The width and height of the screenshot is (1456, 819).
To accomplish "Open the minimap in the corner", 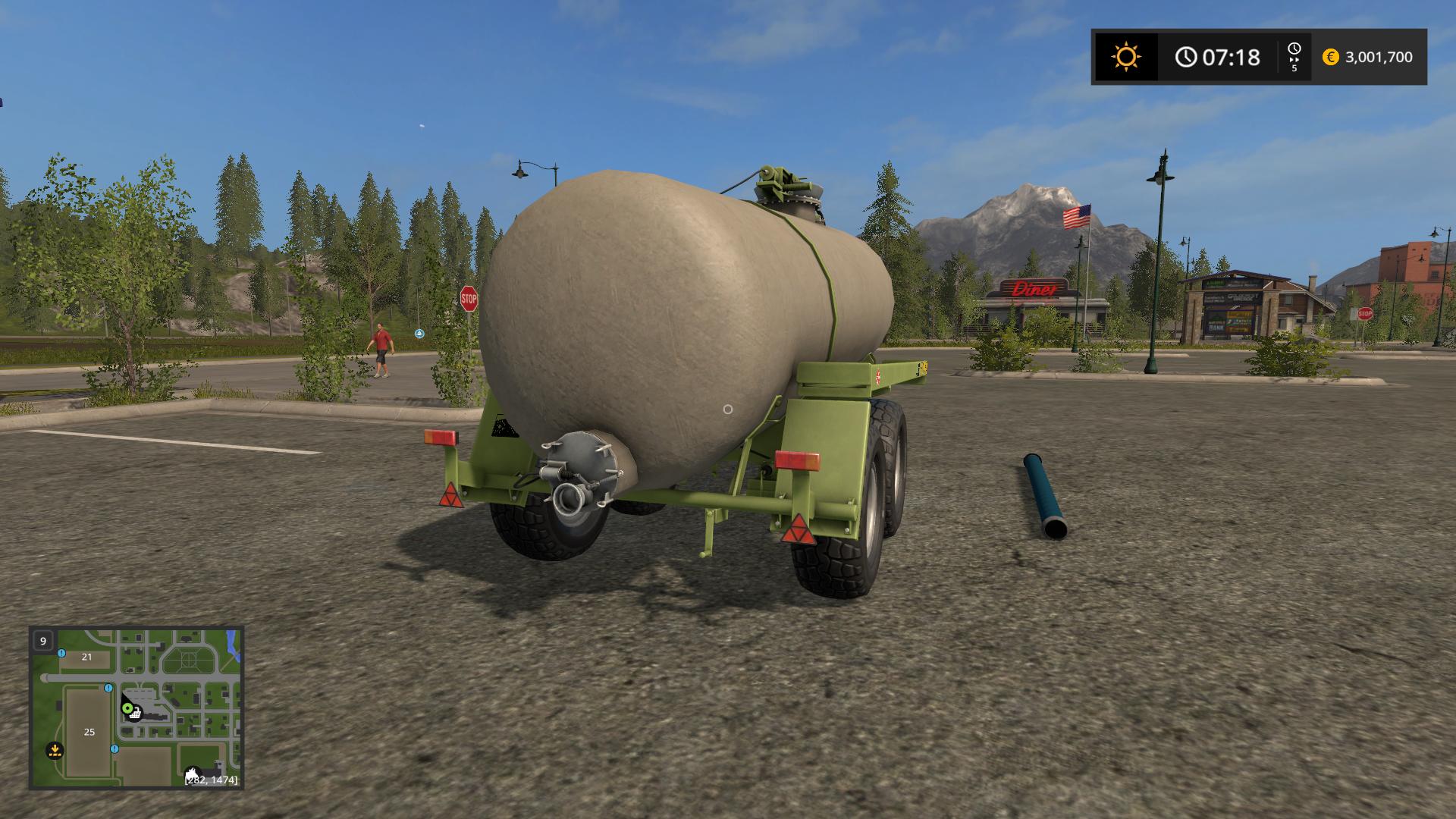I will [136, 708].
